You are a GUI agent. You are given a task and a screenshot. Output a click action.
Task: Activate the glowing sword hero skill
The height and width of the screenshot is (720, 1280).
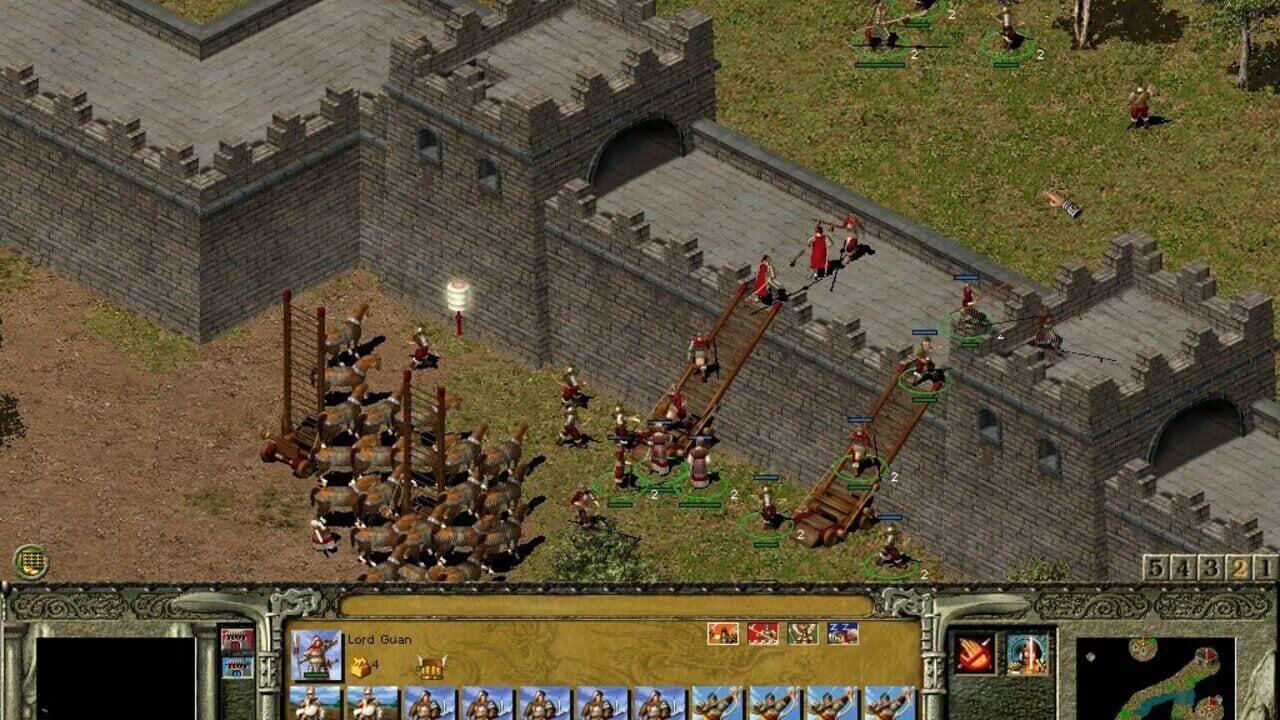[1027, 654]
